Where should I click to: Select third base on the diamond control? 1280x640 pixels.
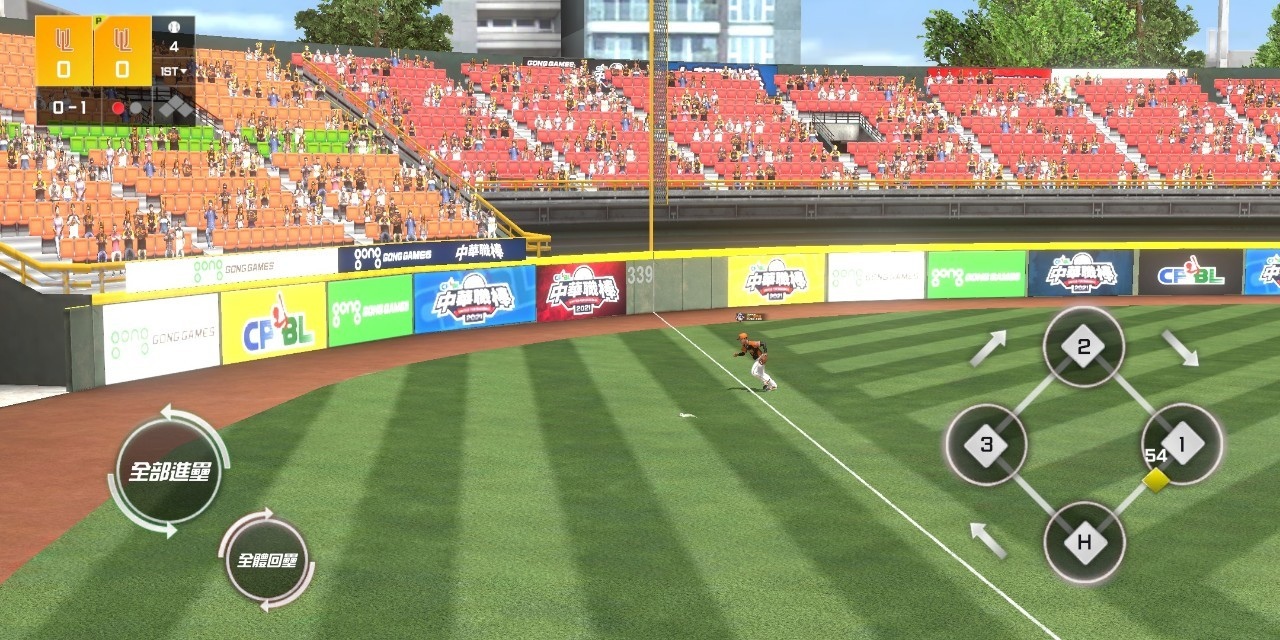click(986, 445)
